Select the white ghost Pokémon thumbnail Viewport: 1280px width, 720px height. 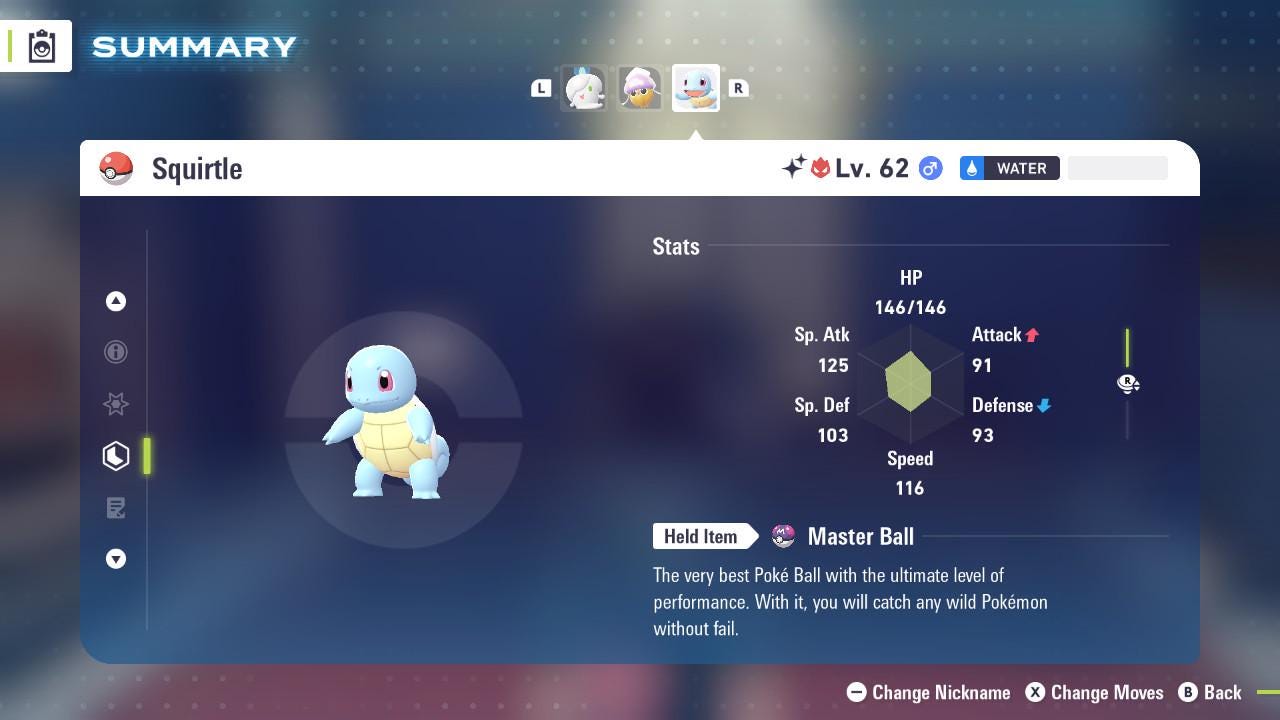(x=584, y=89)
